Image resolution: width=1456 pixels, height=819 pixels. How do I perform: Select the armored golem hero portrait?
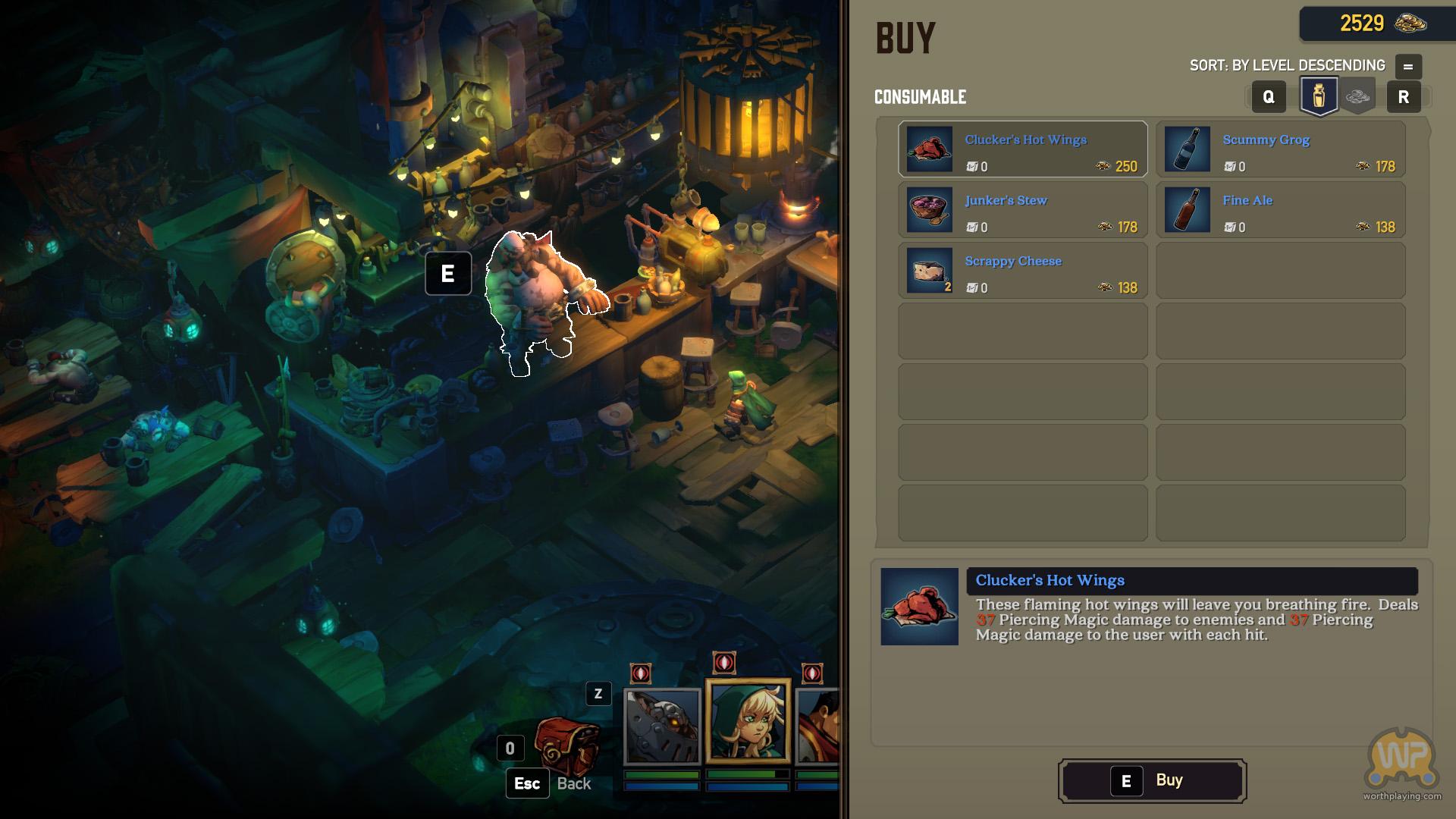tap(661, 726)
